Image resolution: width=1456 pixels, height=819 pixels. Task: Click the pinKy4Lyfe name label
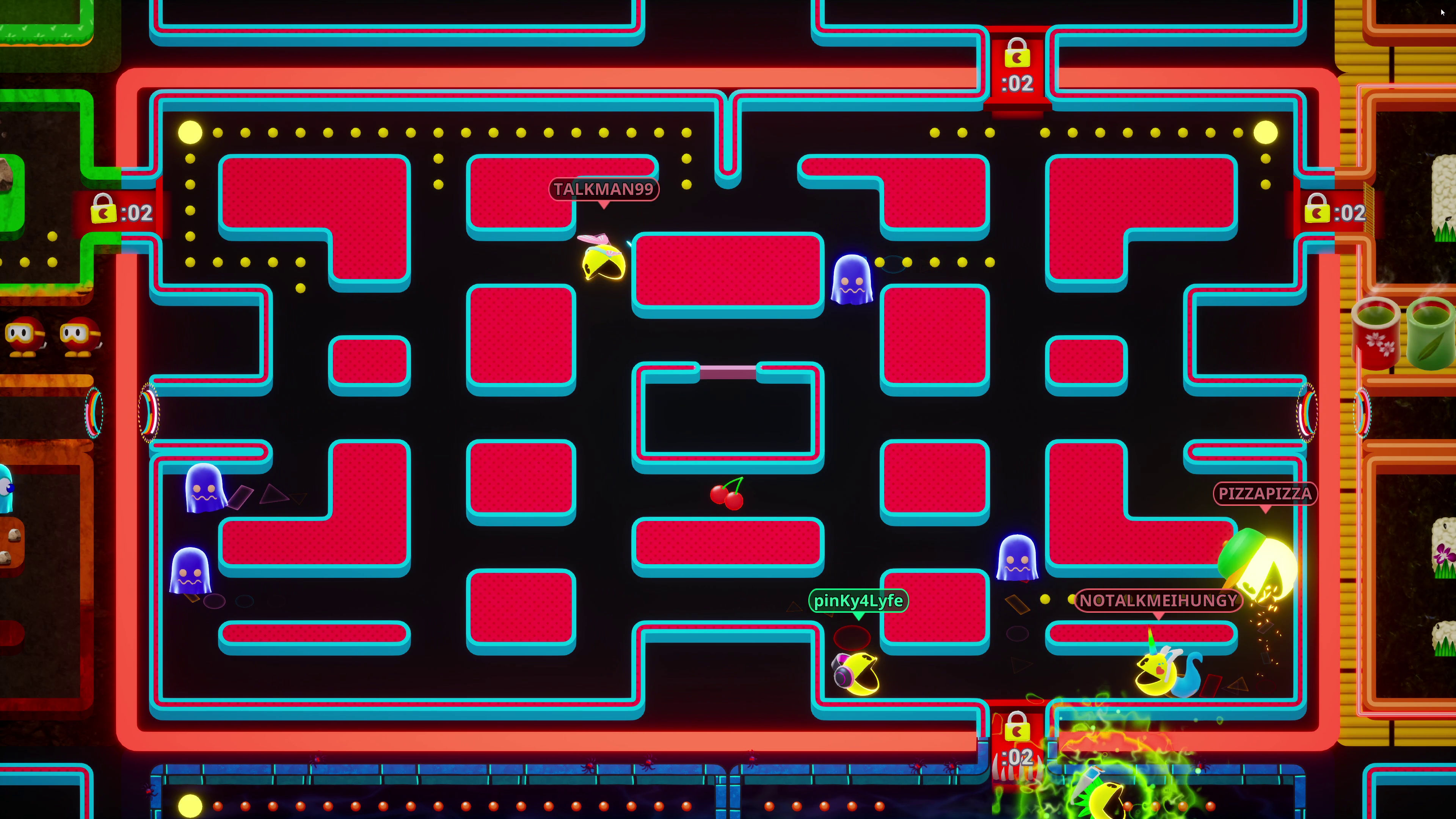(x=859, y=601)
